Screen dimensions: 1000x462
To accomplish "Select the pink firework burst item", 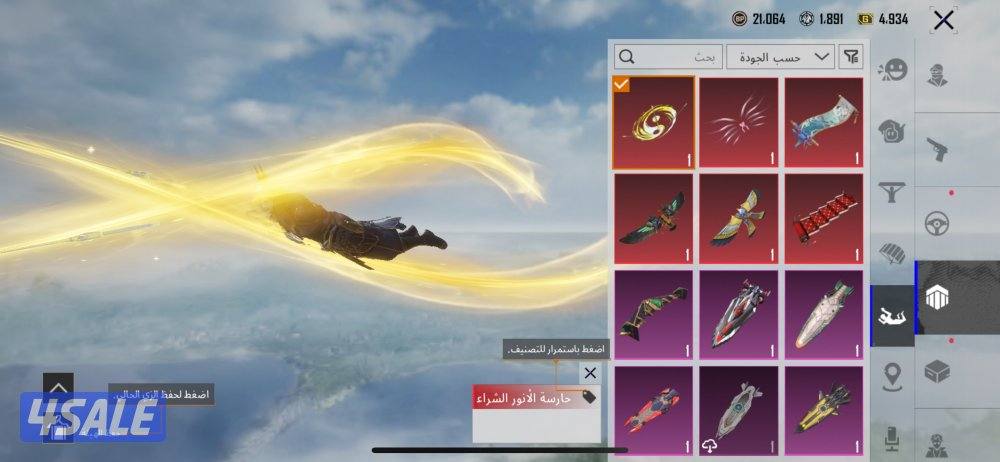I will point(739,121).
